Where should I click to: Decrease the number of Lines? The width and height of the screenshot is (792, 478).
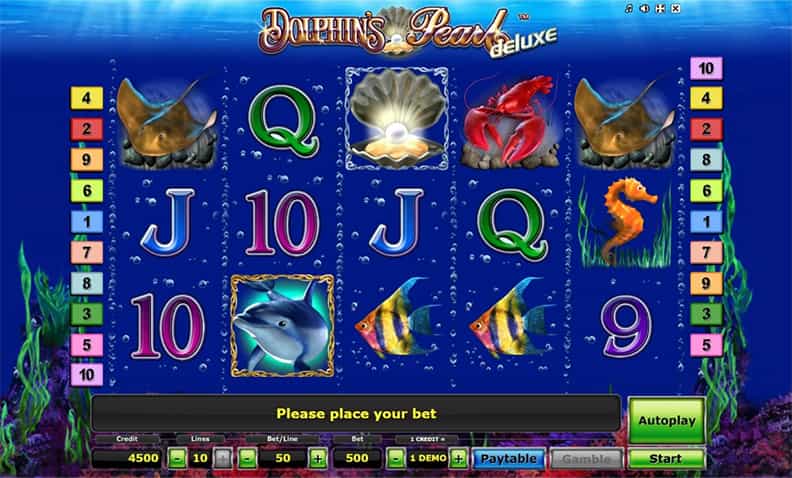176,459
